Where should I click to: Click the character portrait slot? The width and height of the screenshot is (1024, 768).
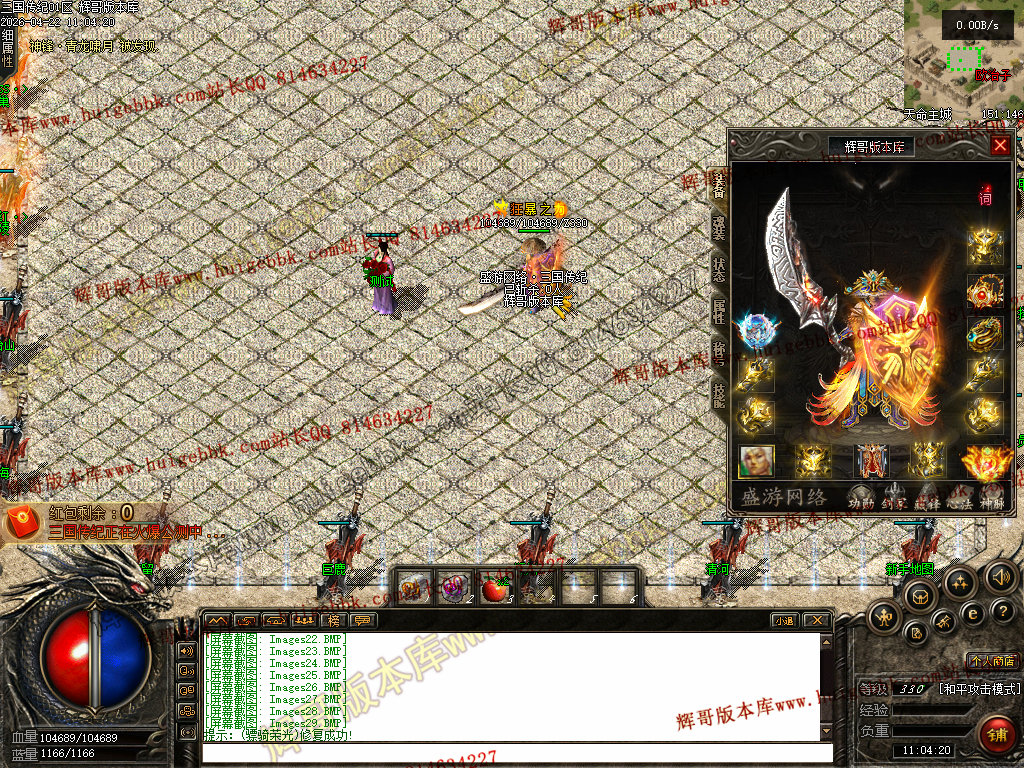coord(756,460)
